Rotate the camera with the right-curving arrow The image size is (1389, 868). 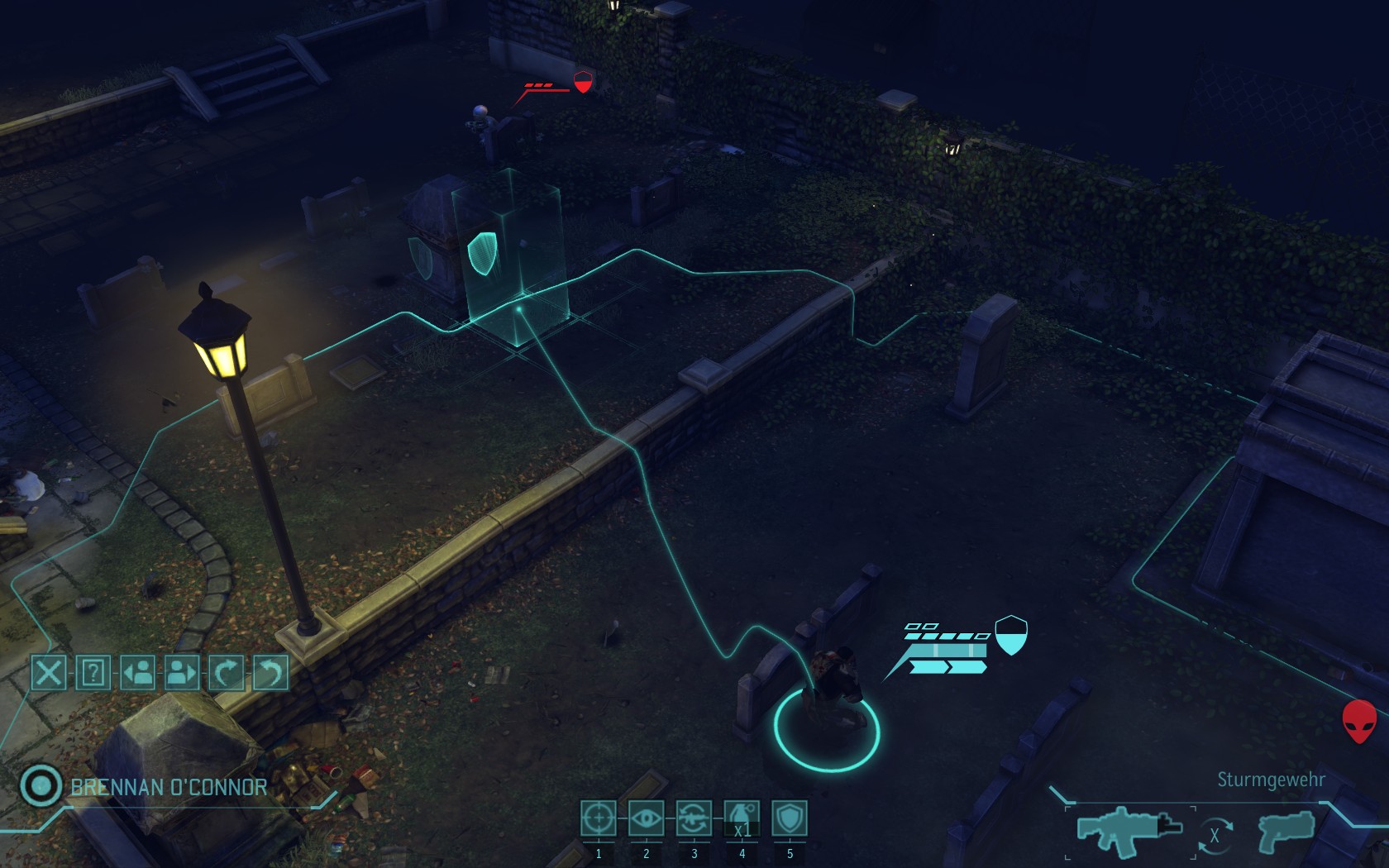[x=226, y=673]
